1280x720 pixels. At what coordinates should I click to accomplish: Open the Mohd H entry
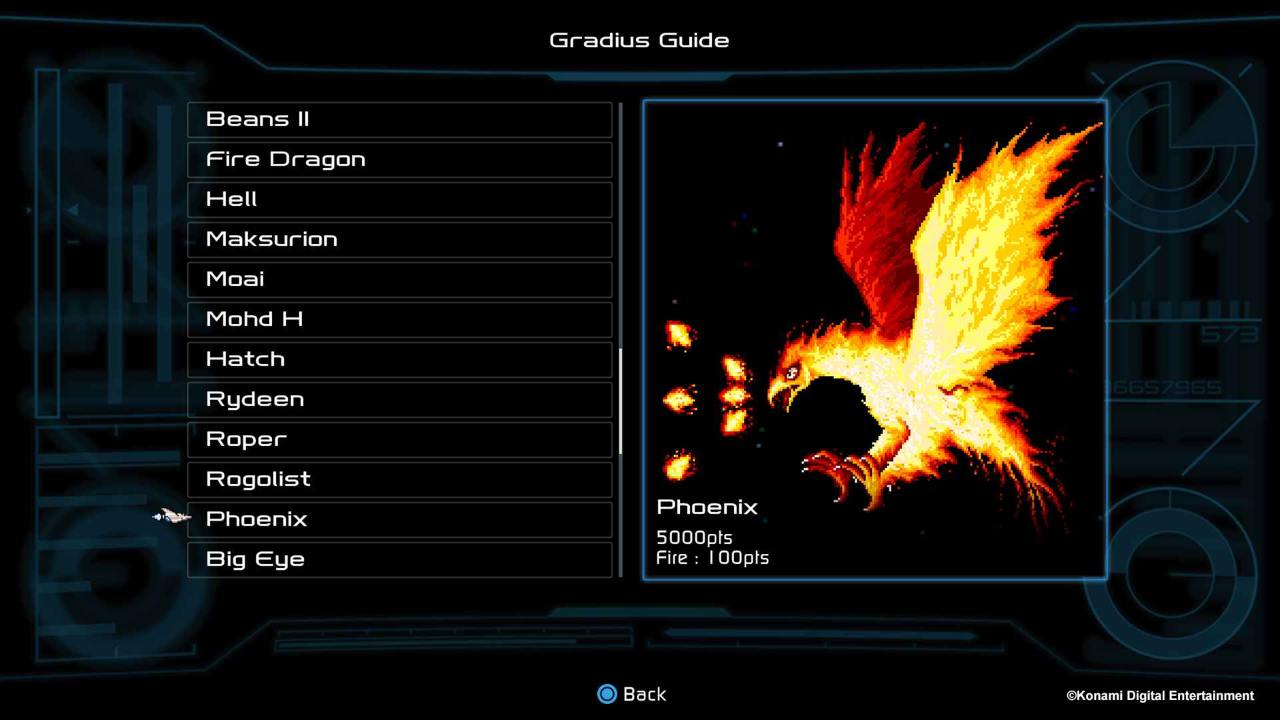[399, 319]
